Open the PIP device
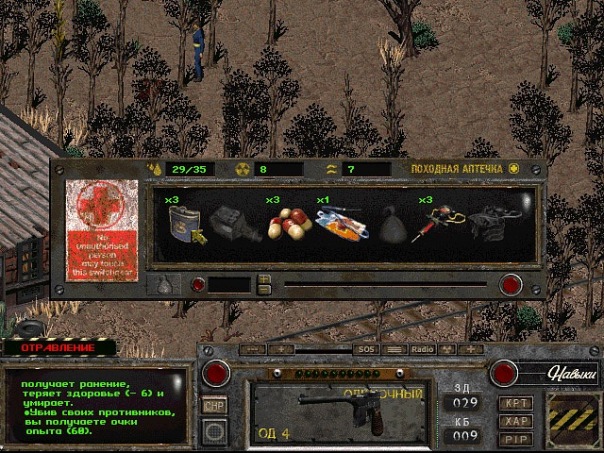This screenshot has height=453, width=604. (515, 438)
